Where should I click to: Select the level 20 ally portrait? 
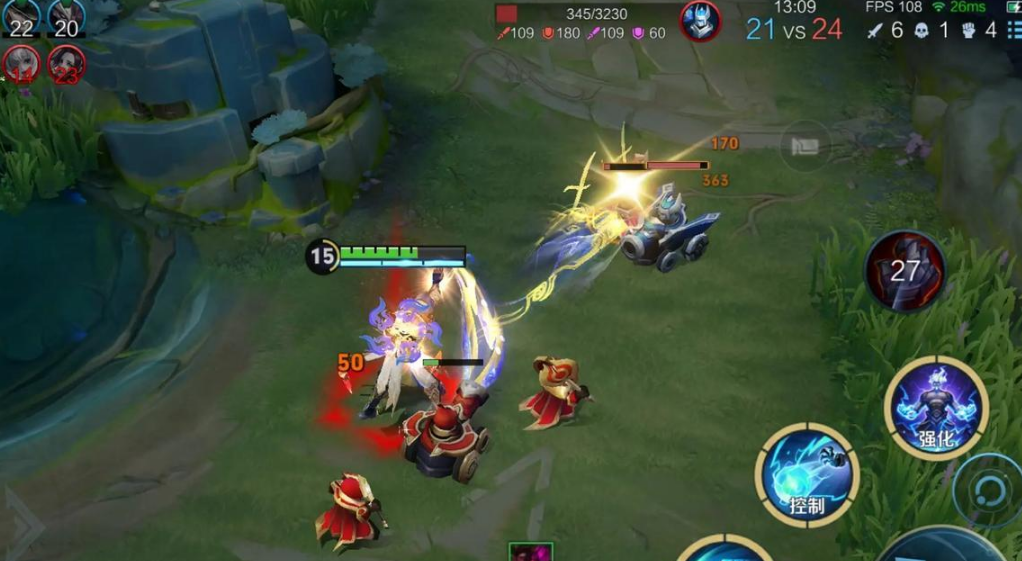coord(66,18)
